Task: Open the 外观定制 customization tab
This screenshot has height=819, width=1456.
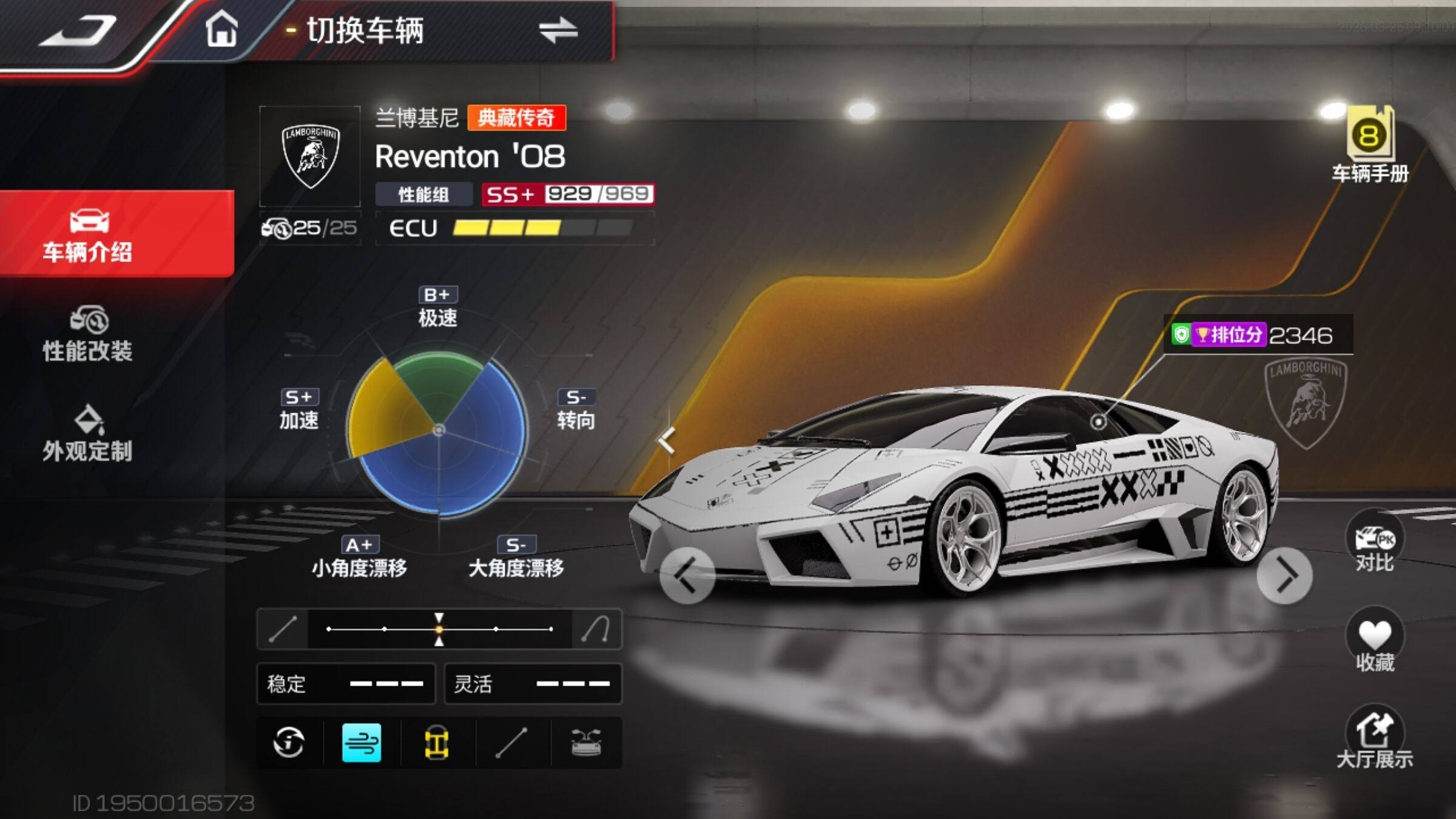Action: click(89, 434)
